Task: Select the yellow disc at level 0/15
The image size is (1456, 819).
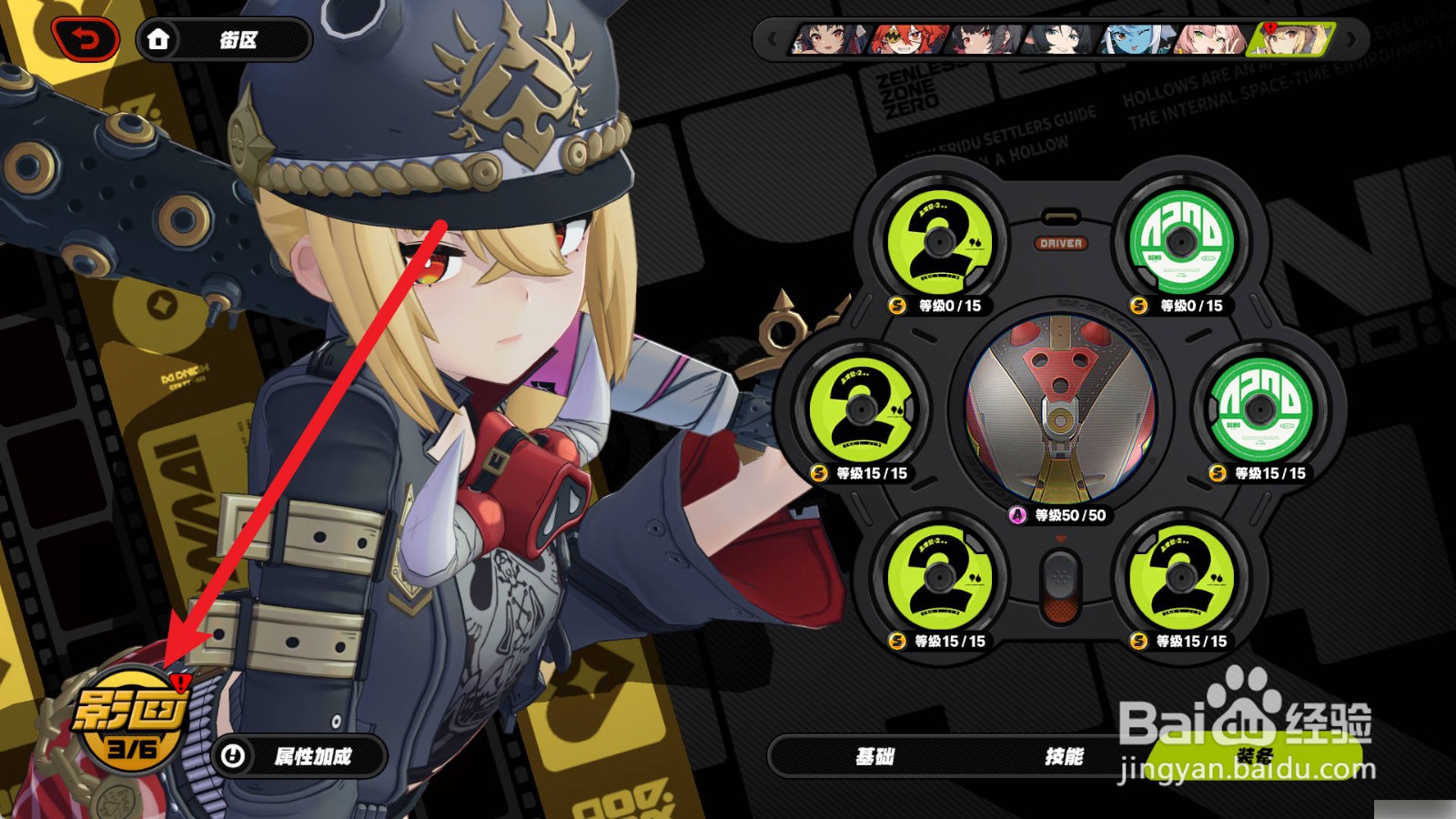Action: (939, 242)
